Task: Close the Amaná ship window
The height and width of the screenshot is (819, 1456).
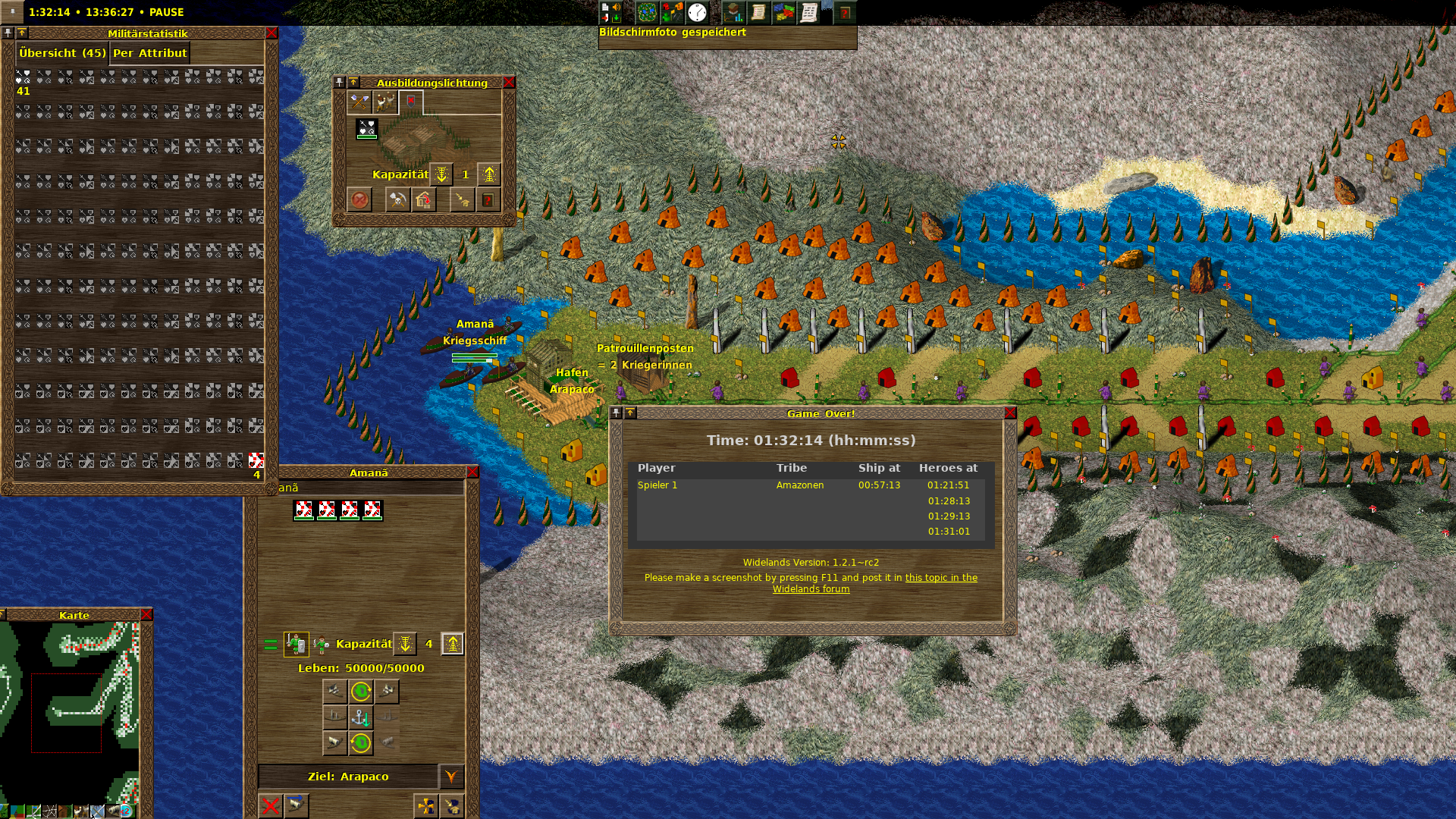Action: point(472,472)
